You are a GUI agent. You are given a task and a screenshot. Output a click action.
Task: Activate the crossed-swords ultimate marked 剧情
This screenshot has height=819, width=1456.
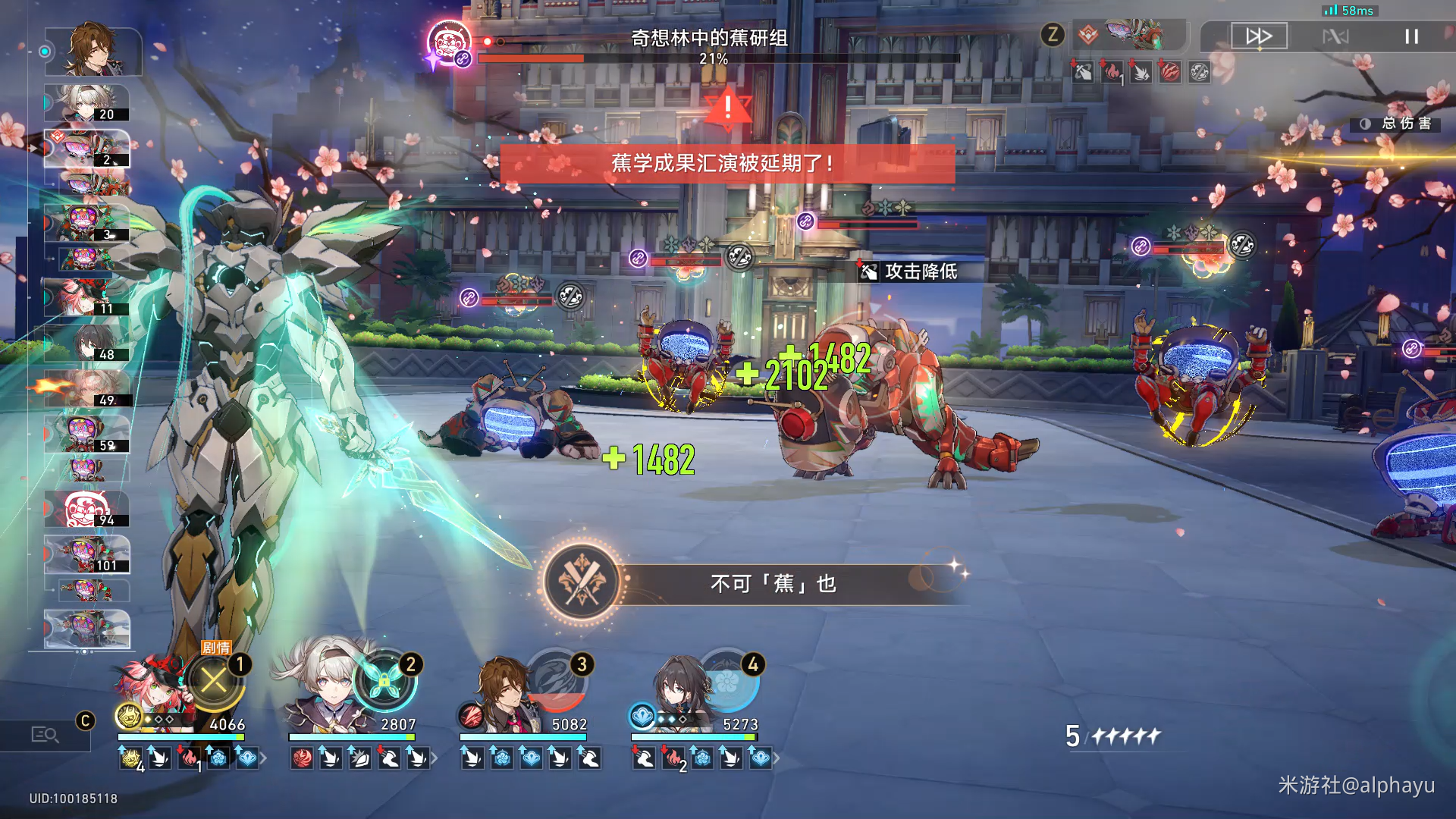214,680
